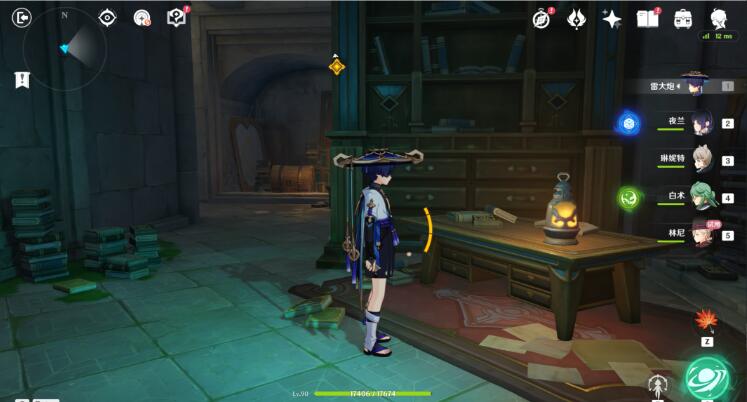Open the three-pronged emblem Events icon
747x402 pixels.
tap(576, 19)
